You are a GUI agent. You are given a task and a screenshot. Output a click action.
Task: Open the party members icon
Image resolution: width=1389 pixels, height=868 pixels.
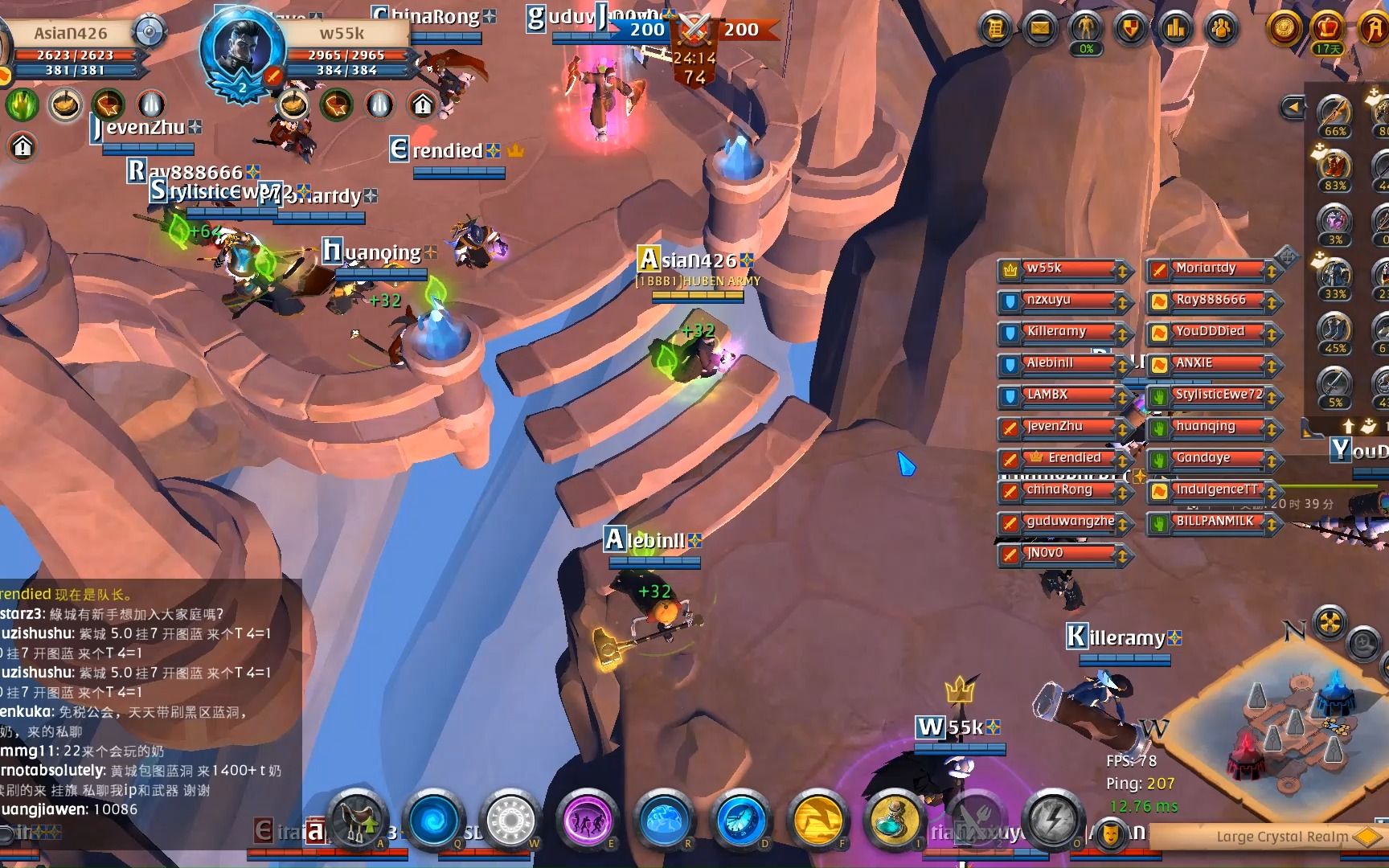pos(1221,29)
